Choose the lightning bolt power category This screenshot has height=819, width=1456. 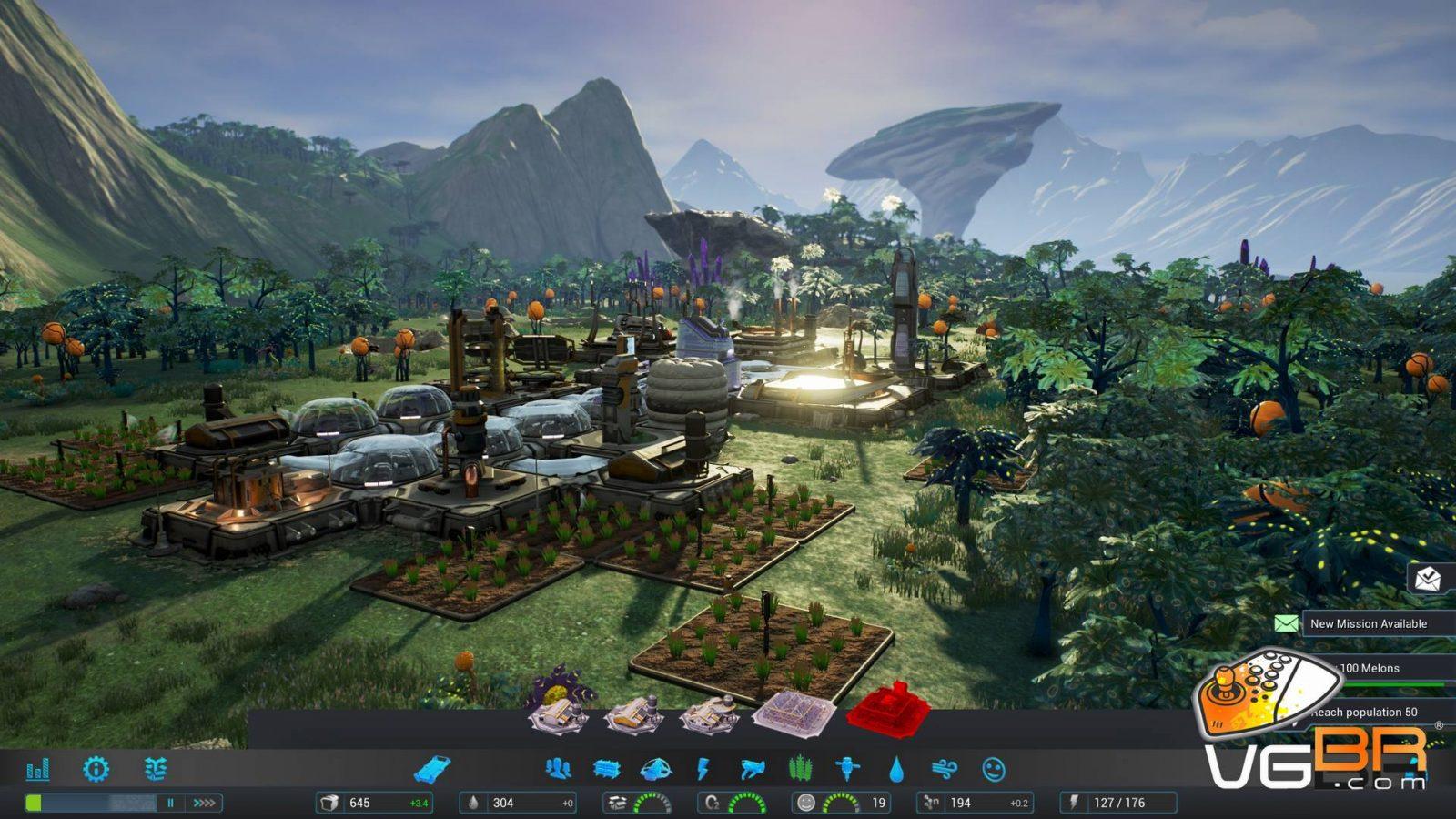(703, 770)
